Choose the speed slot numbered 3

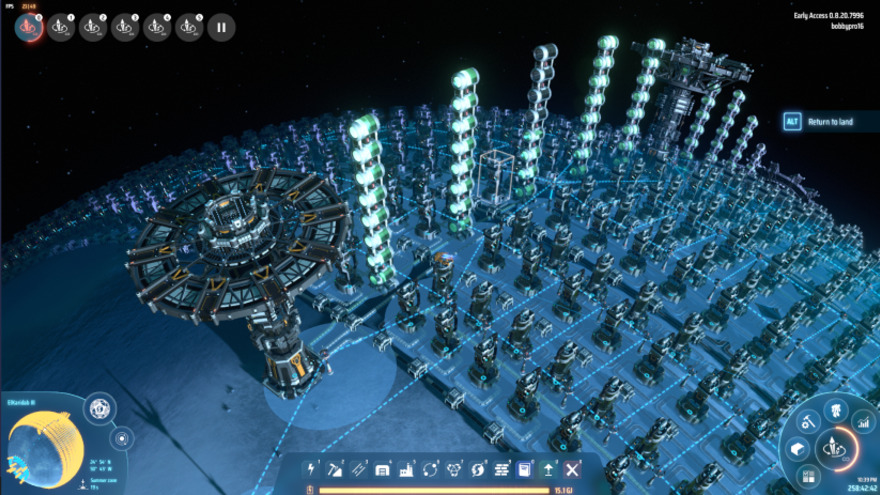coord(125,27)
